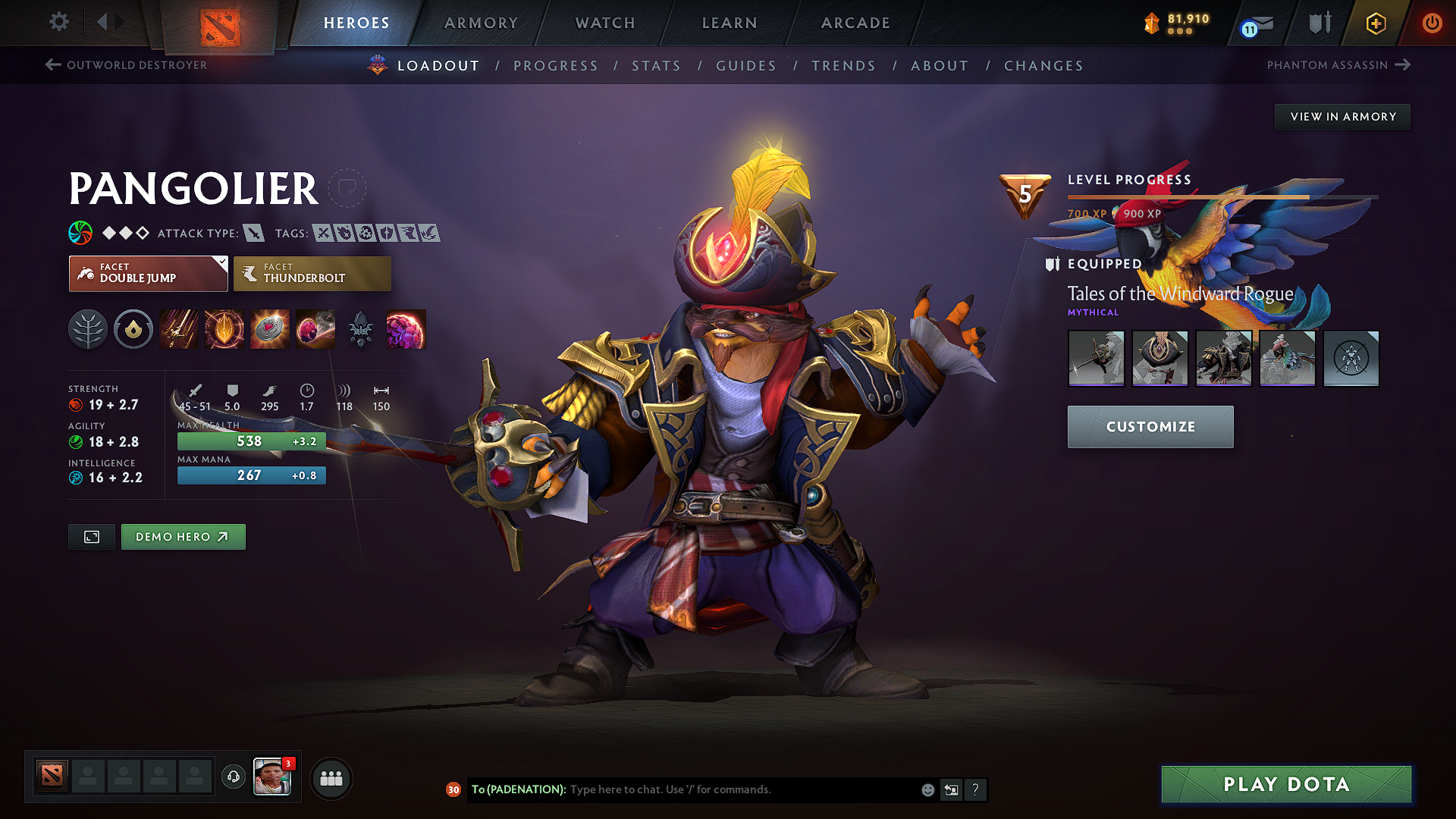
Task: Select the Thunderbolt facet
Action: tap(312, 273)
